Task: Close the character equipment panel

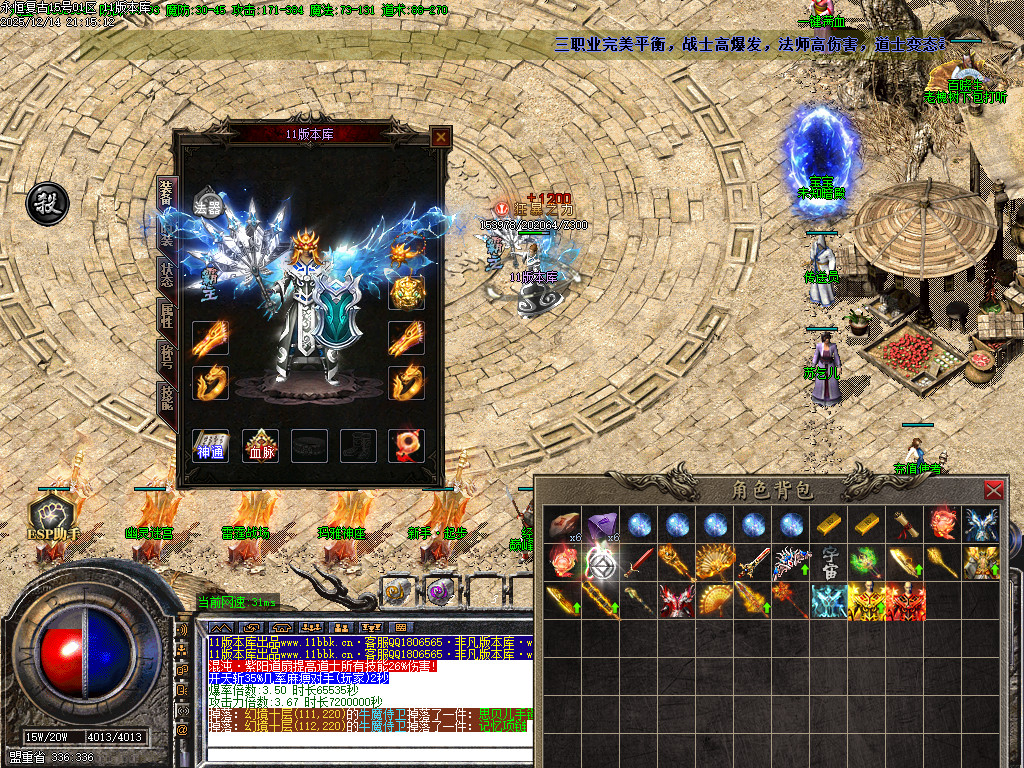Action: [440, 137]
